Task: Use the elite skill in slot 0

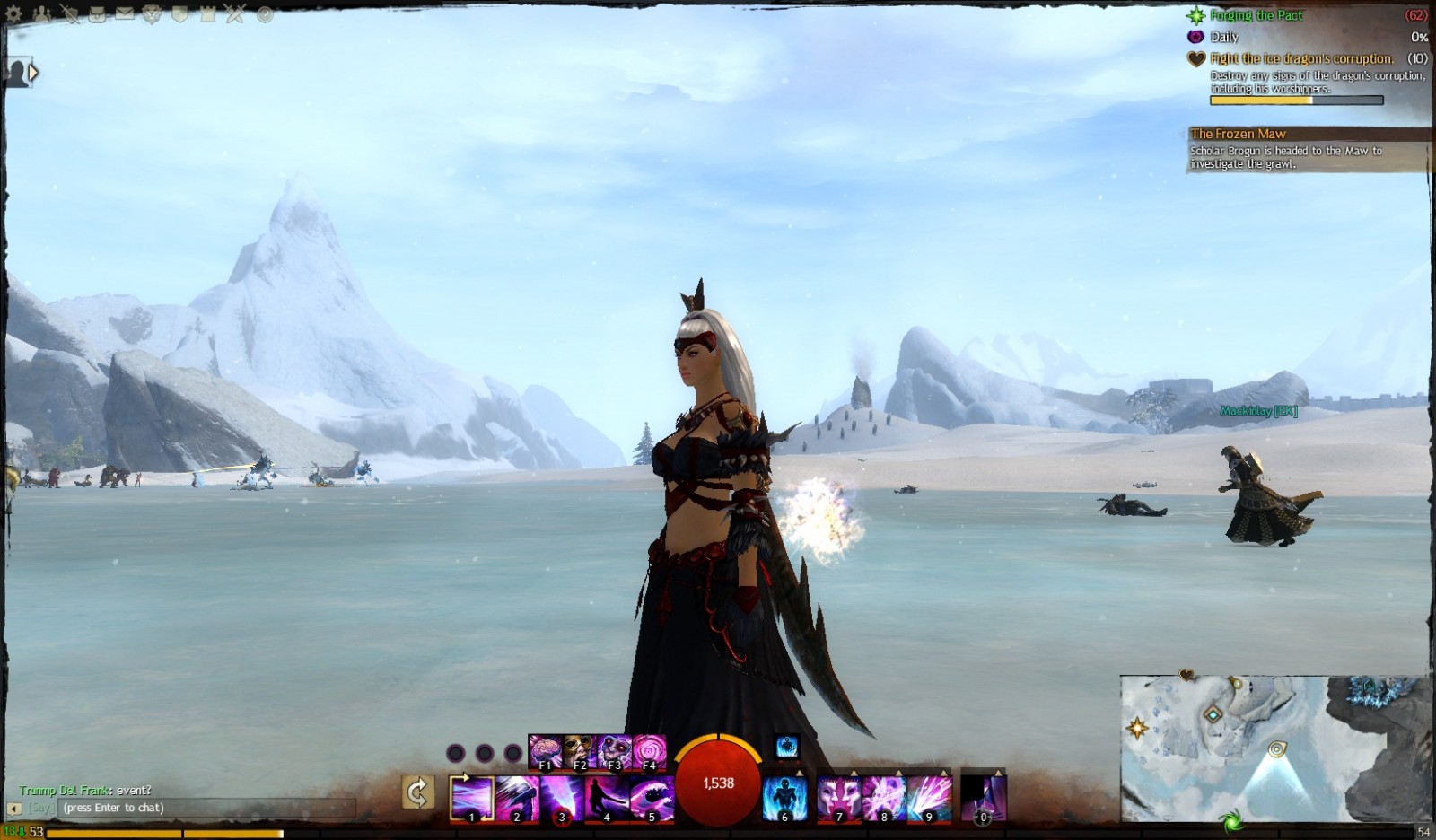Action: click(984, 799)
